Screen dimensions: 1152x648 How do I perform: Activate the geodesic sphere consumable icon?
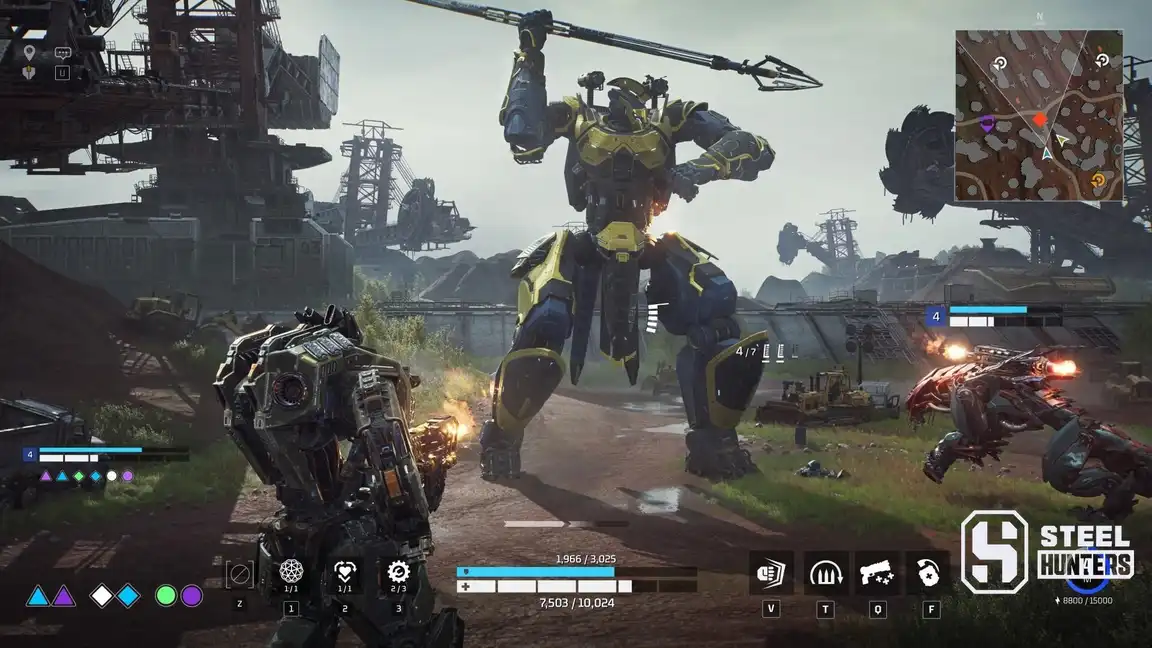click(x=291, y=573)
